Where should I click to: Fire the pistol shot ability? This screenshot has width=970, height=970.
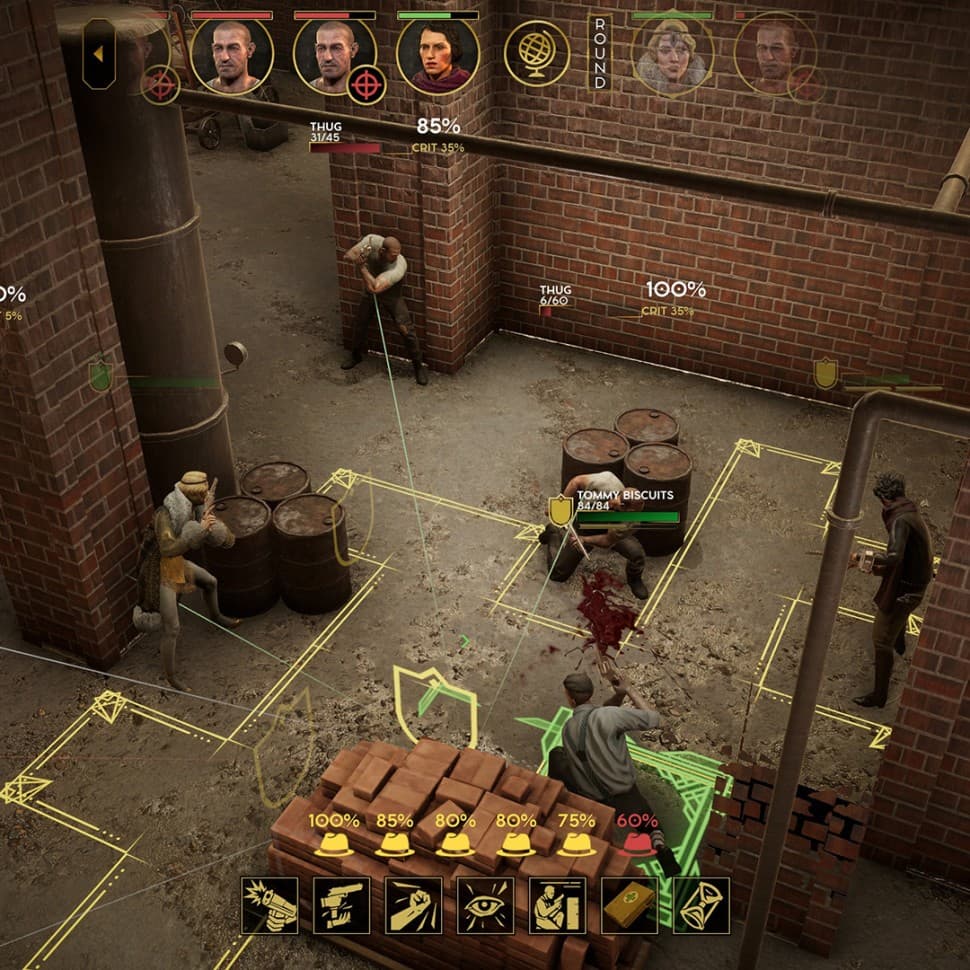[270, 905]
